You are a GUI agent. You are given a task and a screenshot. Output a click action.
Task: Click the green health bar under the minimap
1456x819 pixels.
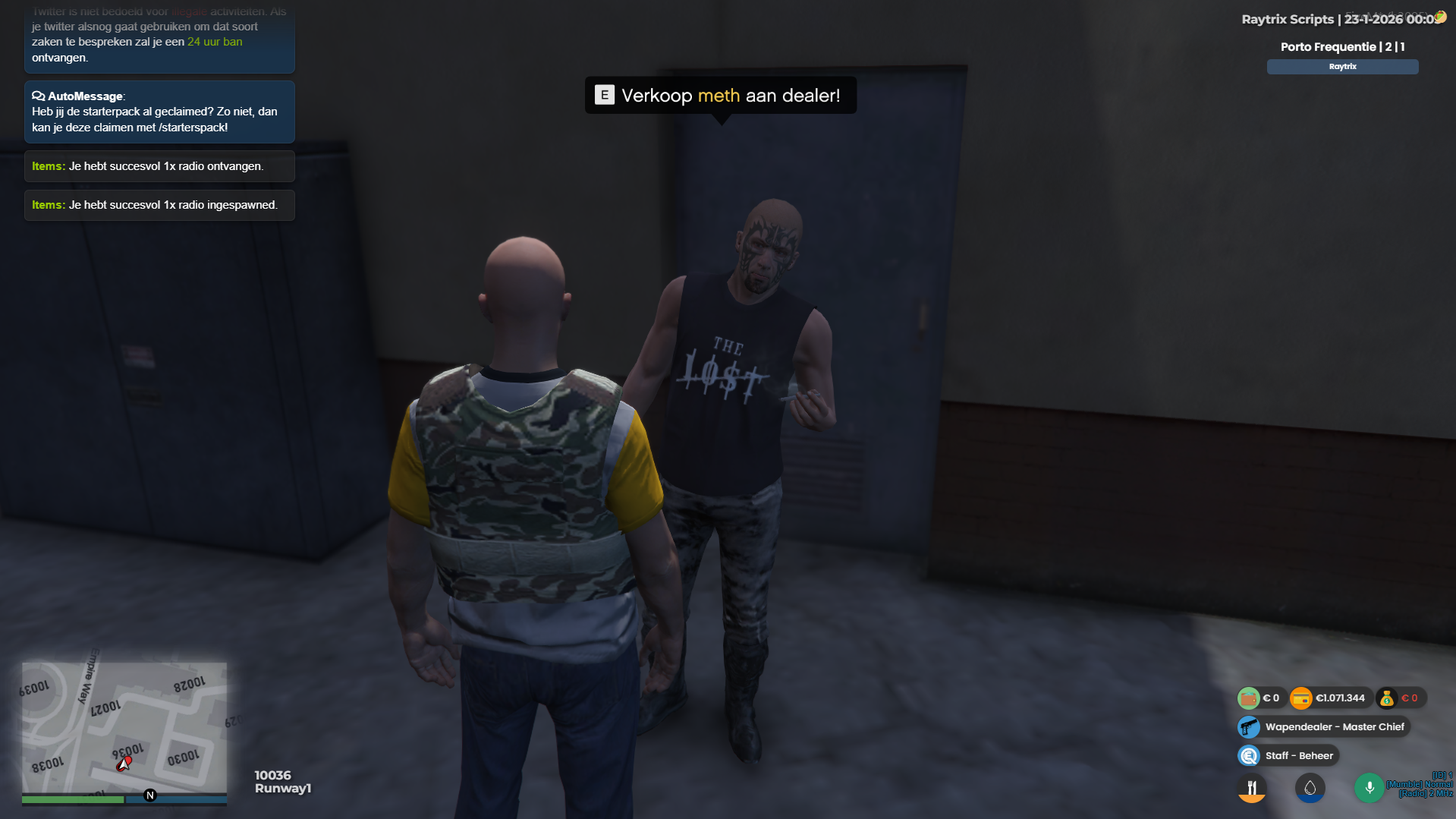pos(73,800)
